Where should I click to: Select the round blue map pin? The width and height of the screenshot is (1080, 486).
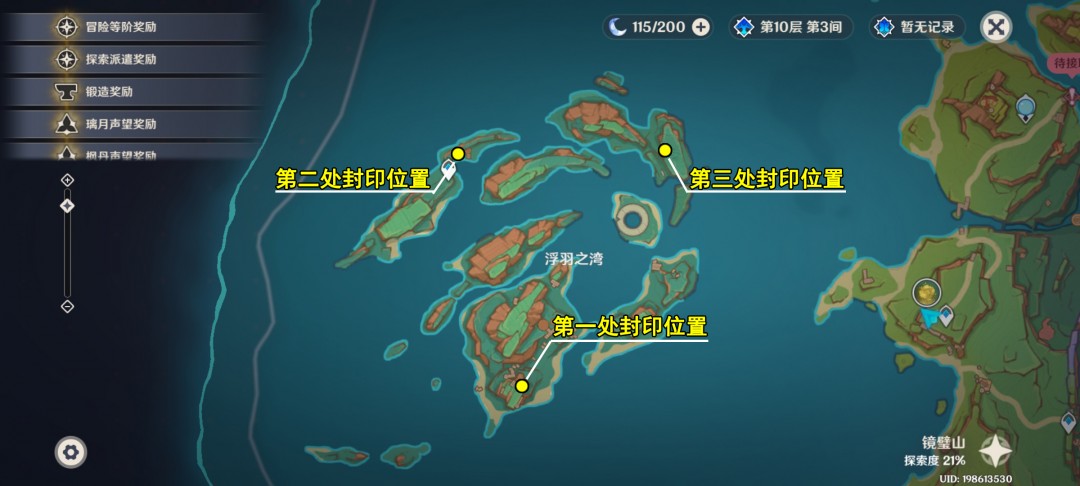click(1025, 107)
